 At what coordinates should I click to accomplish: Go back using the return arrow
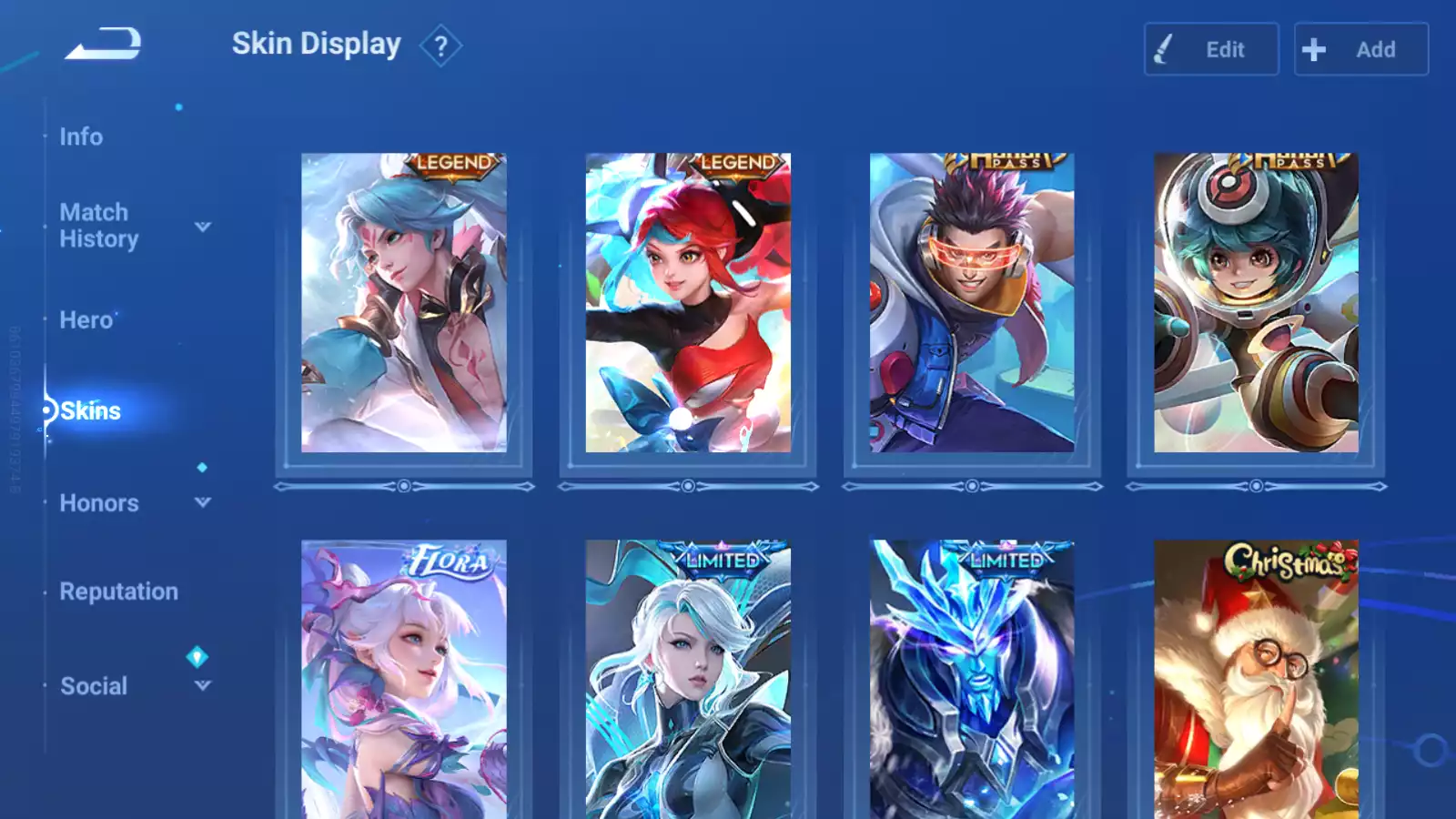(103, 44)
